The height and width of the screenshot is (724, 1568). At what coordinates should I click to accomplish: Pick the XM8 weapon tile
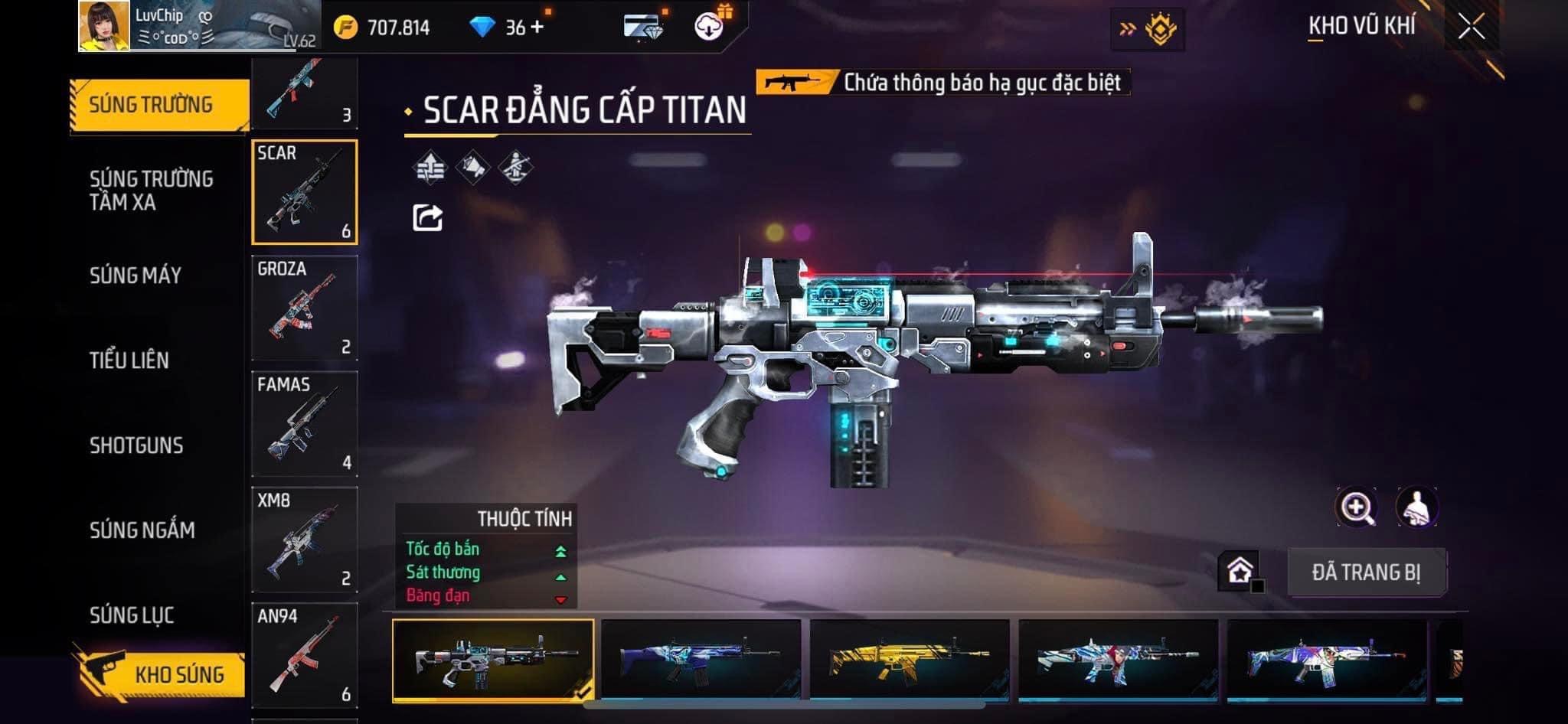point(305,540)
